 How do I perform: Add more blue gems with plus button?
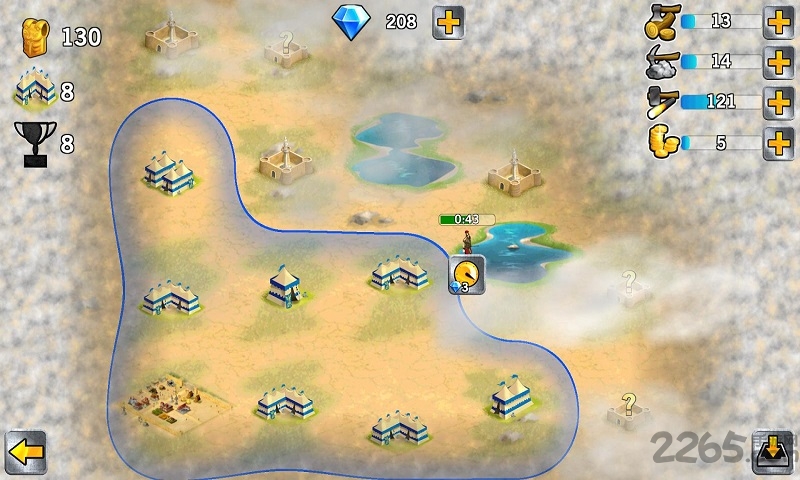point(448,23)
